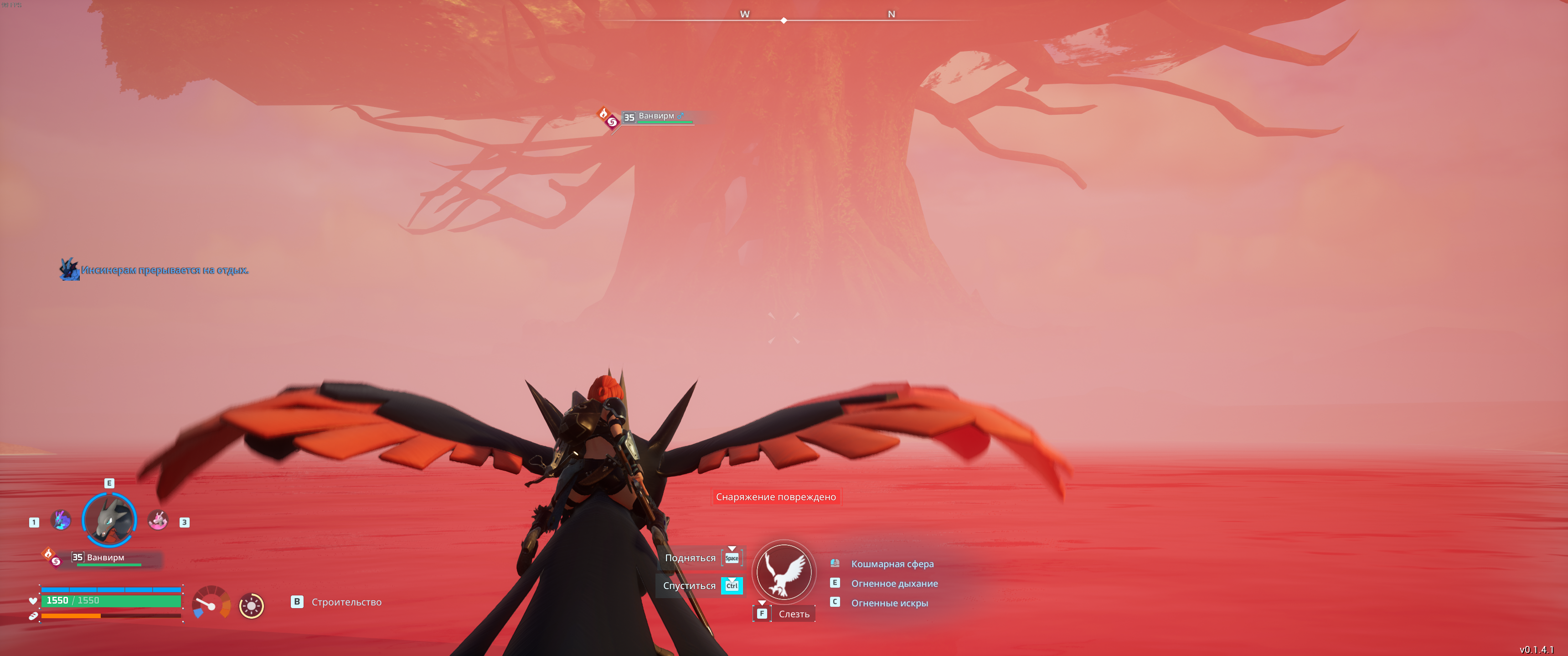Activate the Огненное дыхание skill
1568x656 pixels.
tap(893, 584)
